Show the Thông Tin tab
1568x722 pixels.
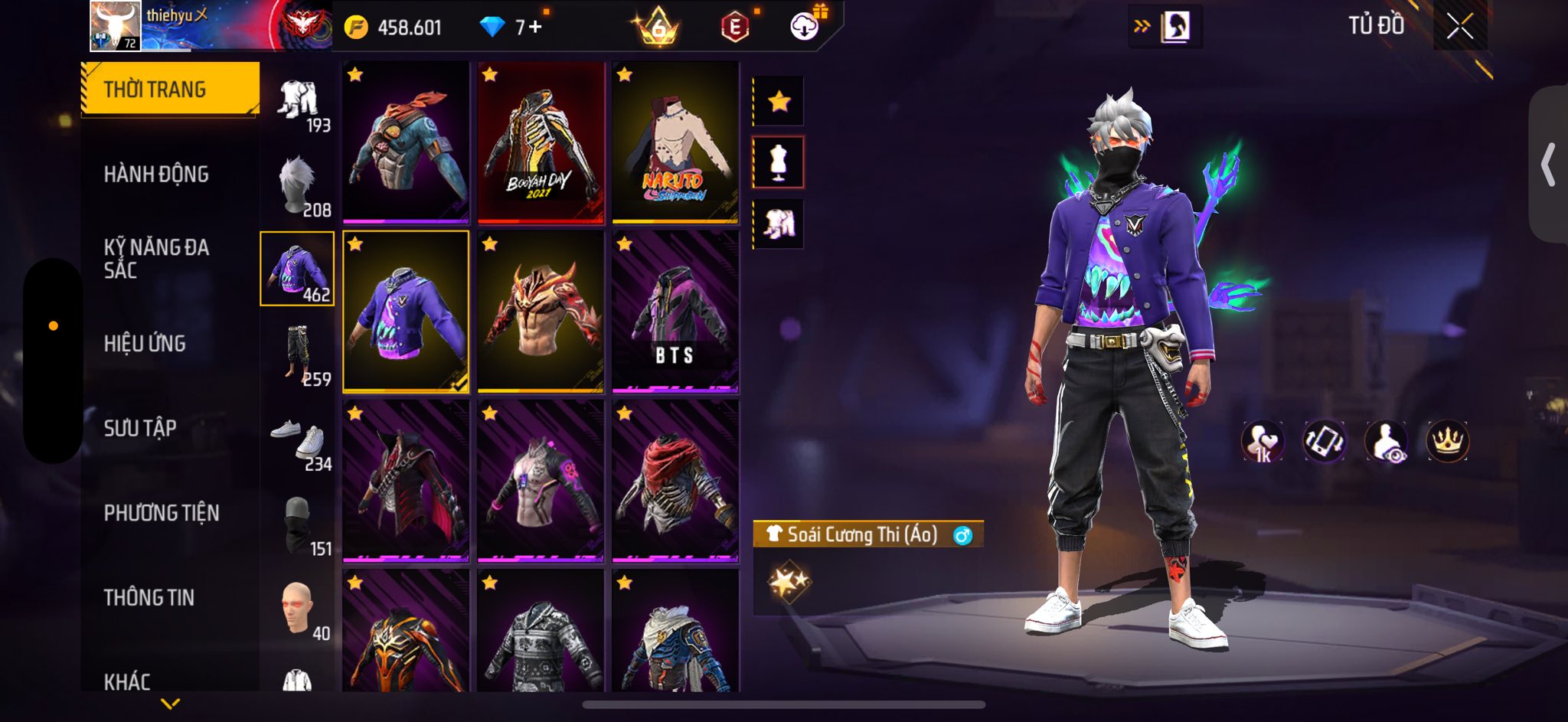pyautogui.click(x=149, y=597)
